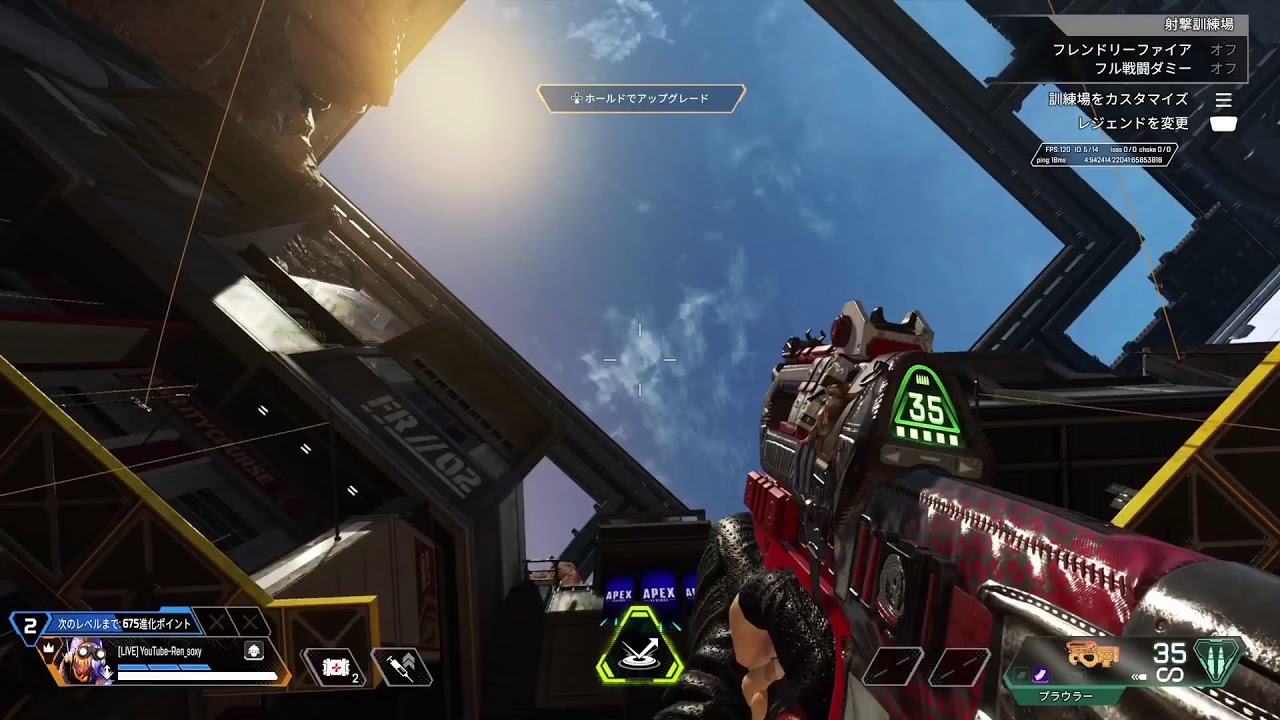Click the helmet icon next to the player name
The image size is (1280, 720).
coord(252,652)
